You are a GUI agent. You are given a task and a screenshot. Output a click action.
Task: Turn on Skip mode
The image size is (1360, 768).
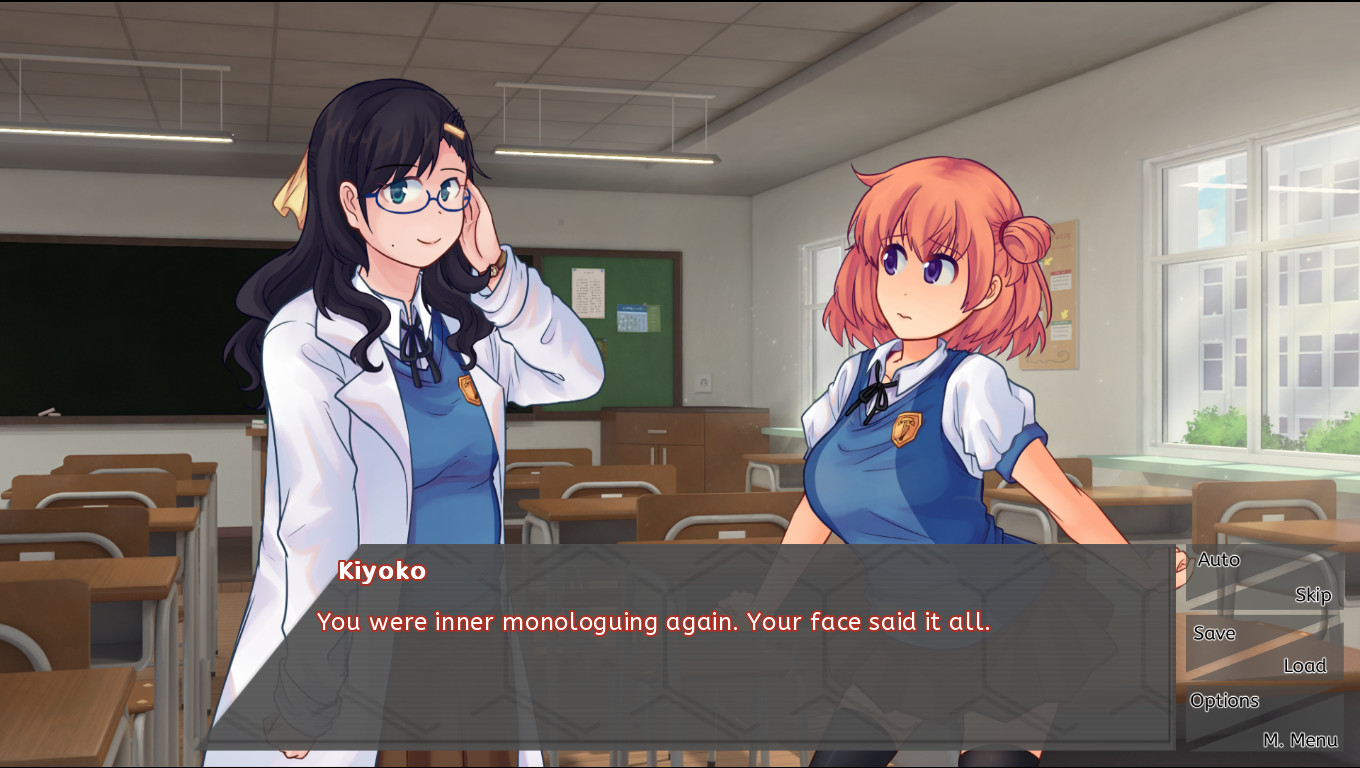pyautogui.click(x=1312, y=595)
